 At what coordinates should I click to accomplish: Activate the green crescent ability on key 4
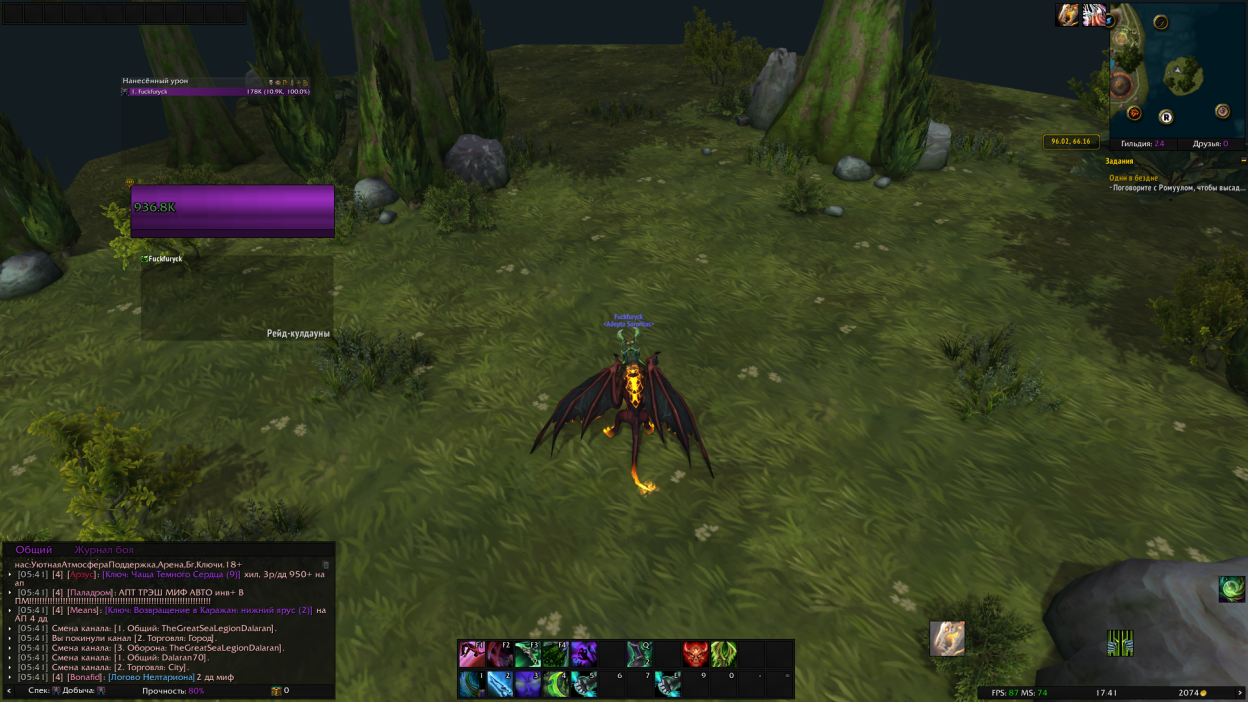(x=556, y=684)
